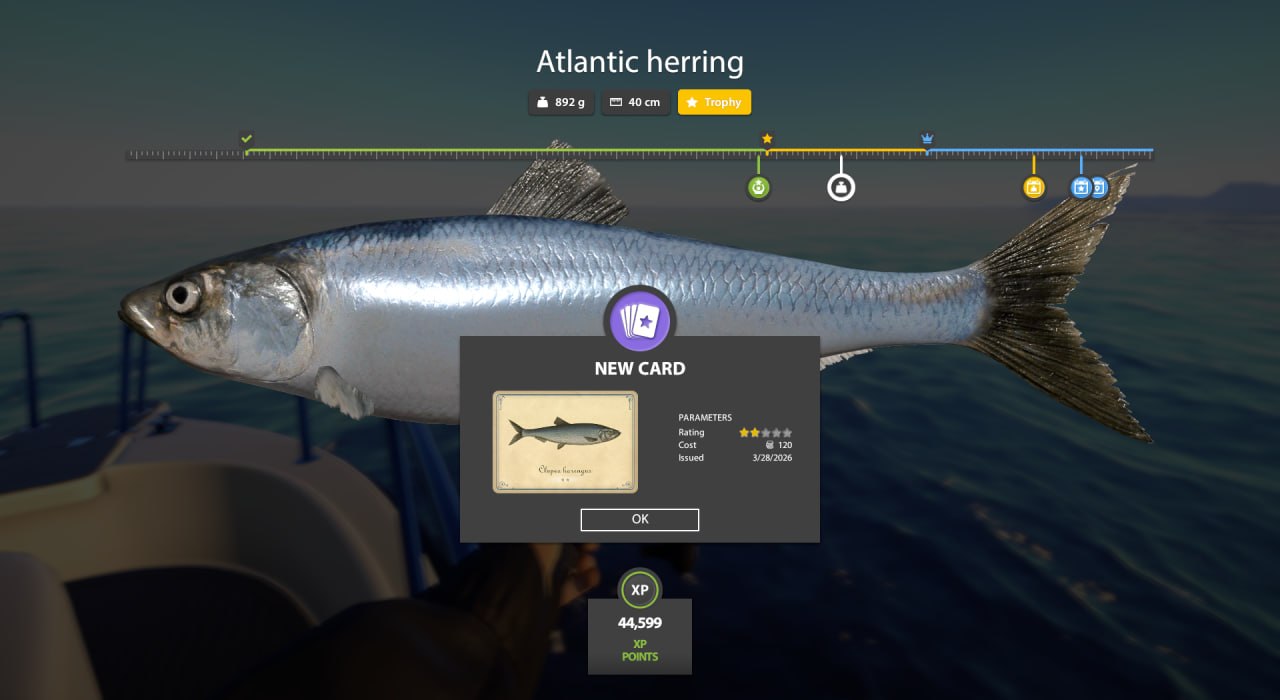Click the blue crown marker on the scale

927,138
